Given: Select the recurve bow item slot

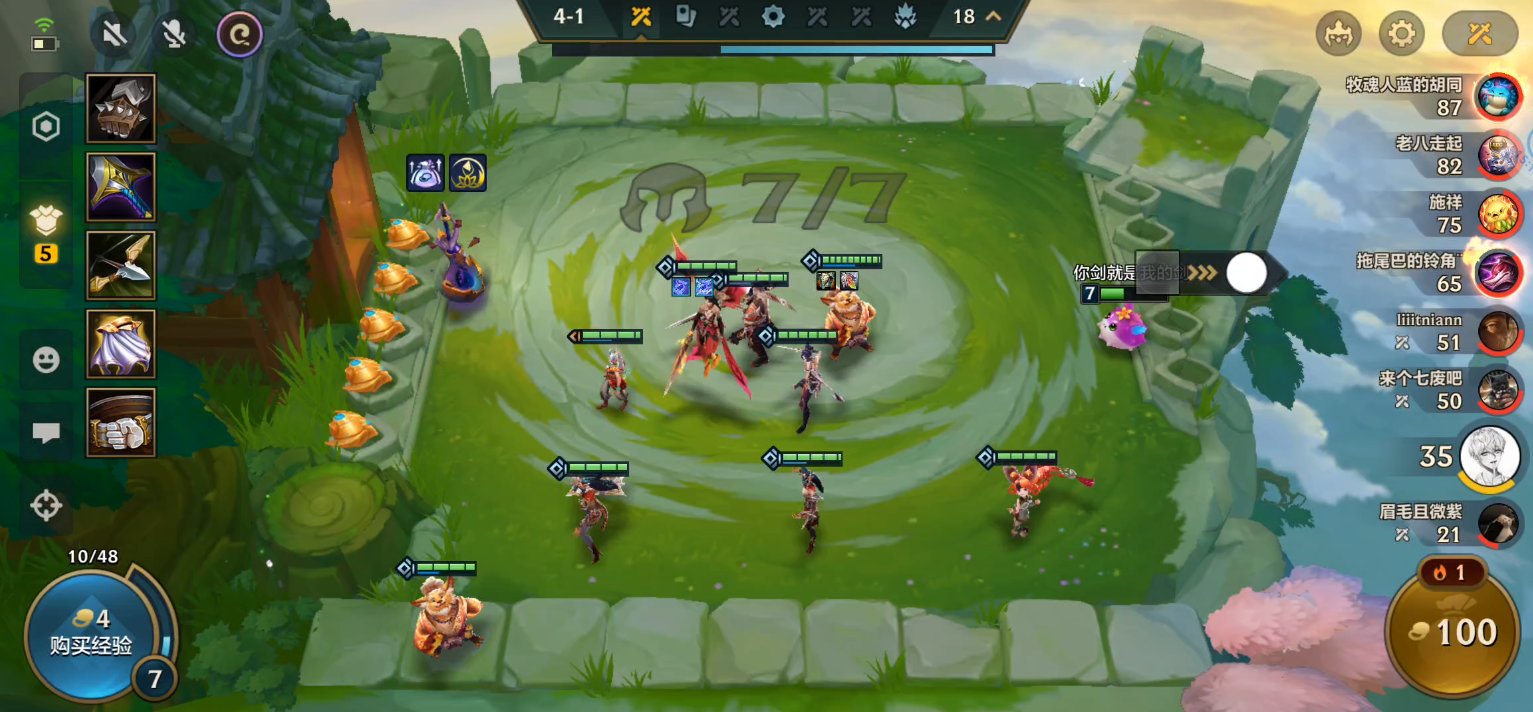Looking at the screenshot, I should (x=121, y=265).
